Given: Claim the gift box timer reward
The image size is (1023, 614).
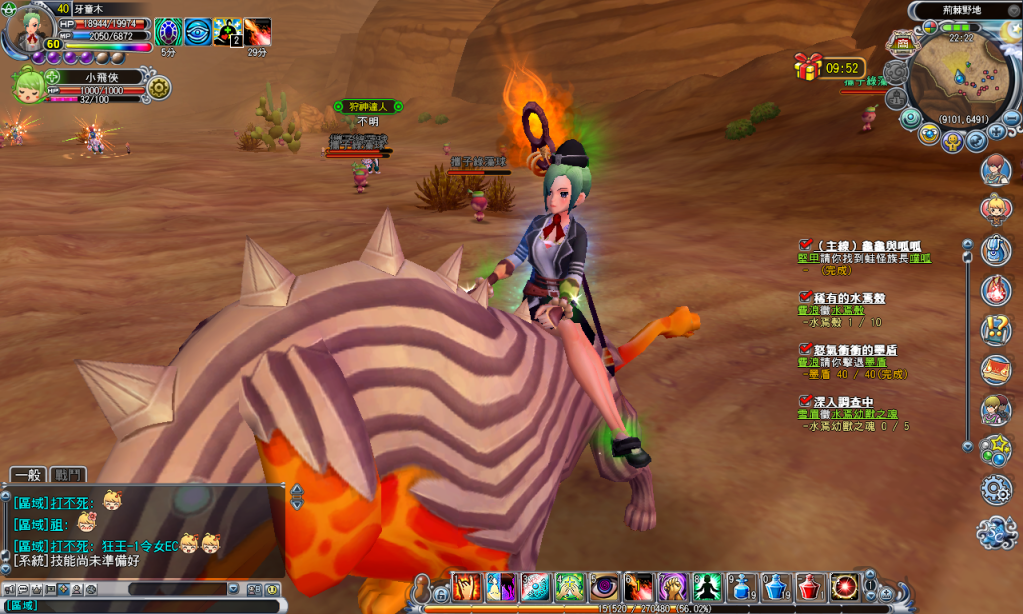Looking at the screenshot, I should click(x=808, y=67).
